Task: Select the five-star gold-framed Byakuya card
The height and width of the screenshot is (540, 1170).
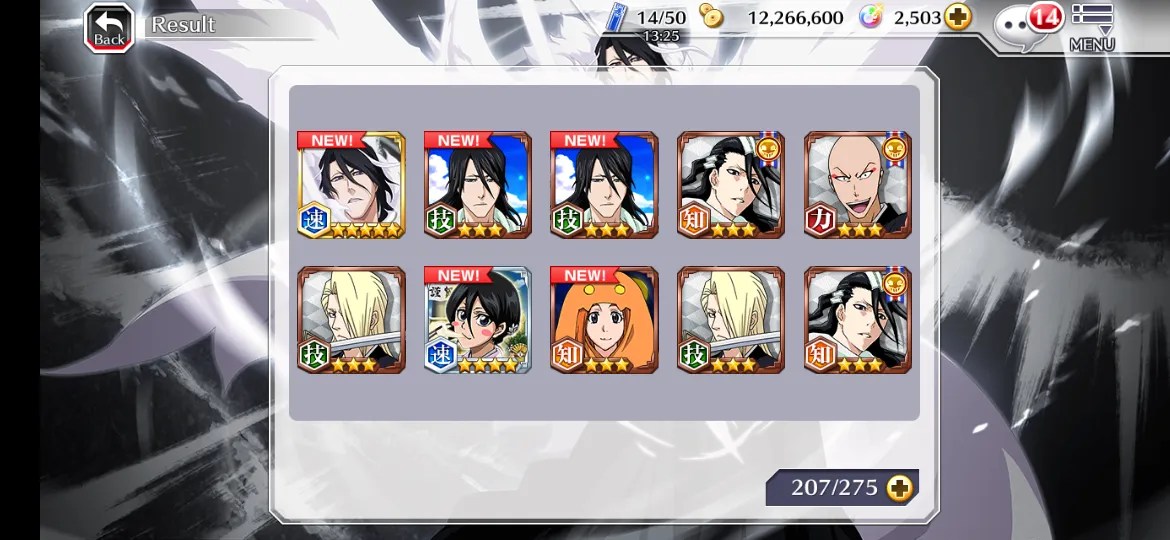Action: tap(351, 185)
